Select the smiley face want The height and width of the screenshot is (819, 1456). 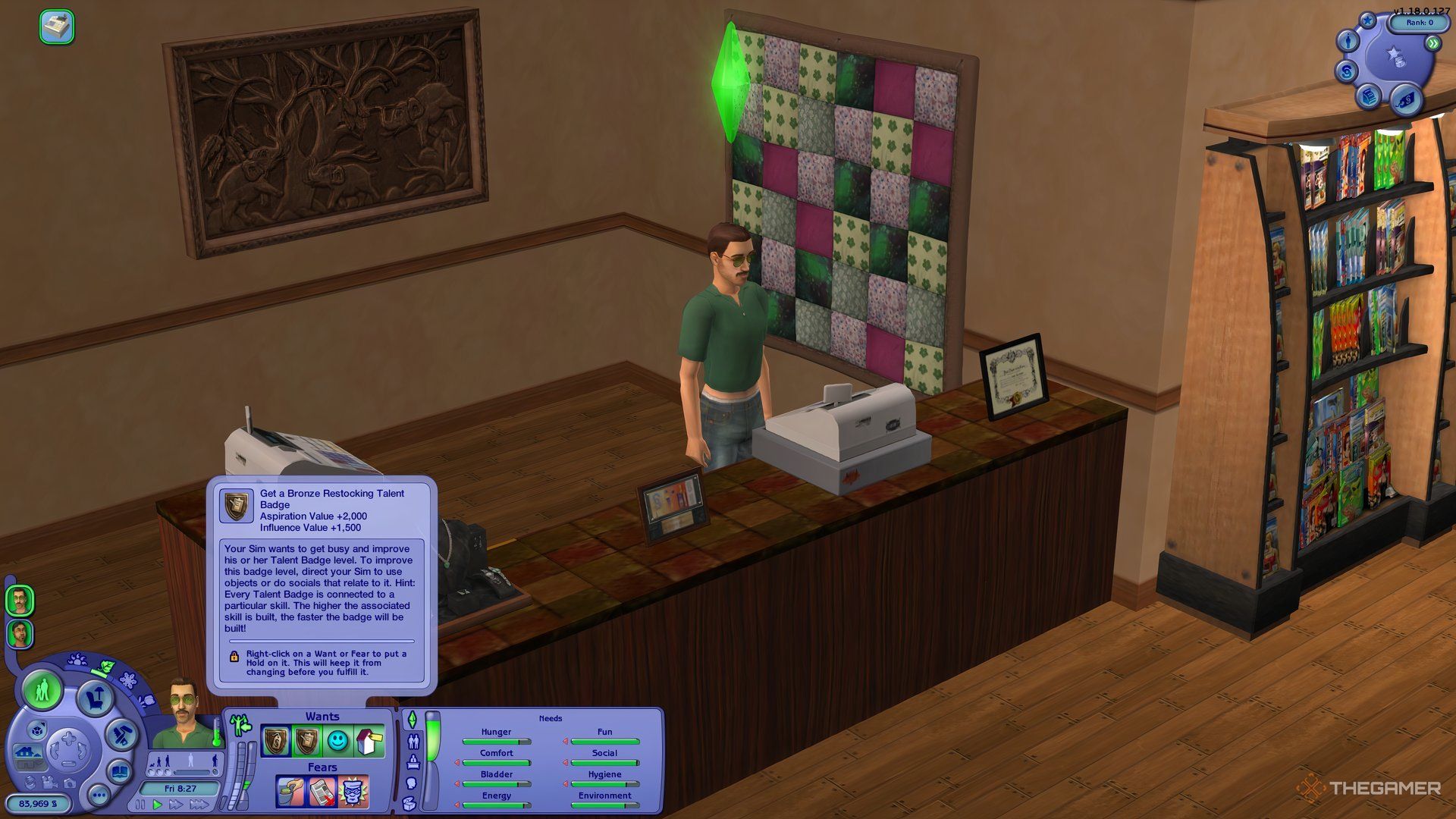pyautogui.click(x=338, y=741)
